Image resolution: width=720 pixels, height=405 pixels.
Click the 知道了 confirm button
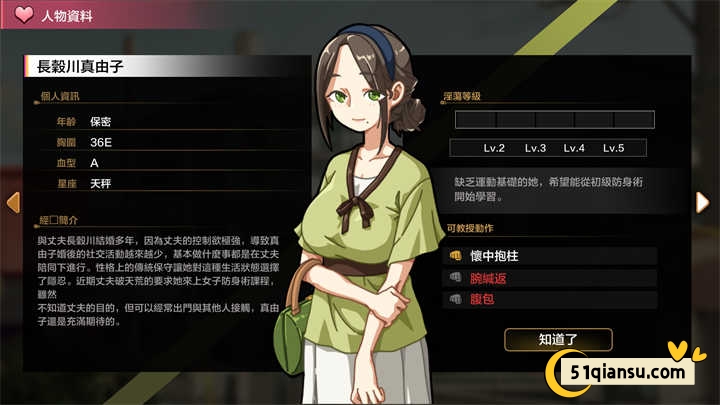click(x=559, y=339)
